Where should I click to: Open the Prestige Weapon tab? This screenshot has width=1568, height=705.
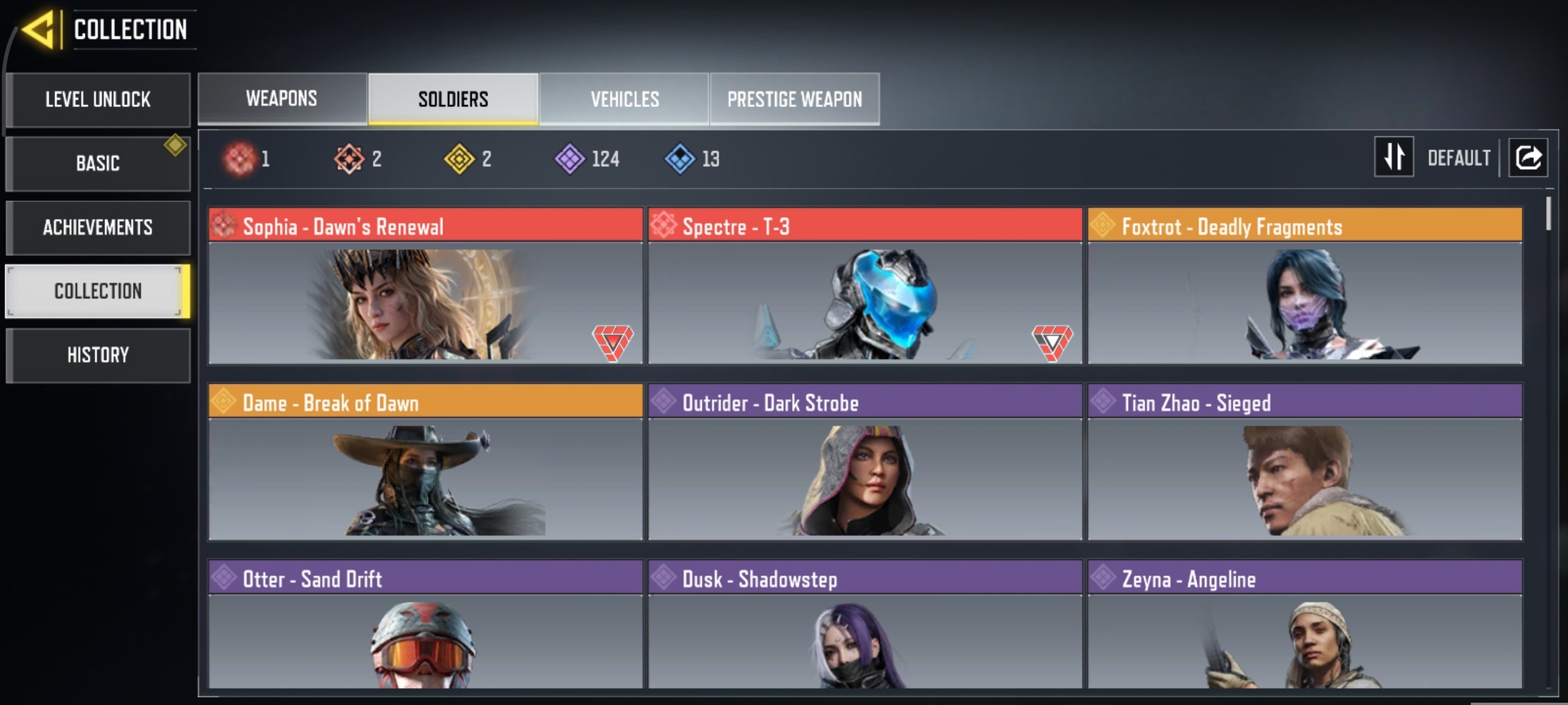tap(794, 99)
